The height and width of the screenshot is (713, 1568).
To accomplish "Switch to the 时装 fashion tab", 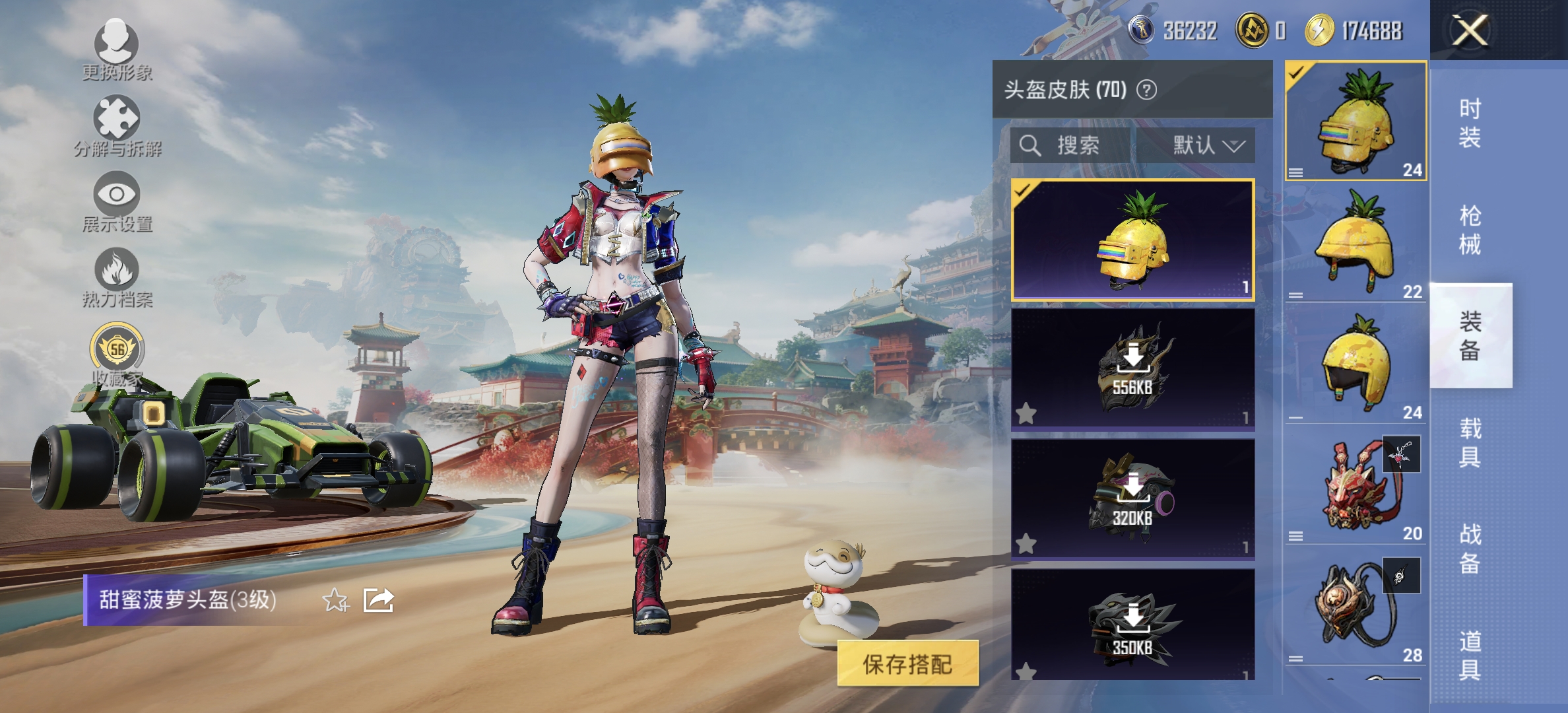I will pos(1470,122).
